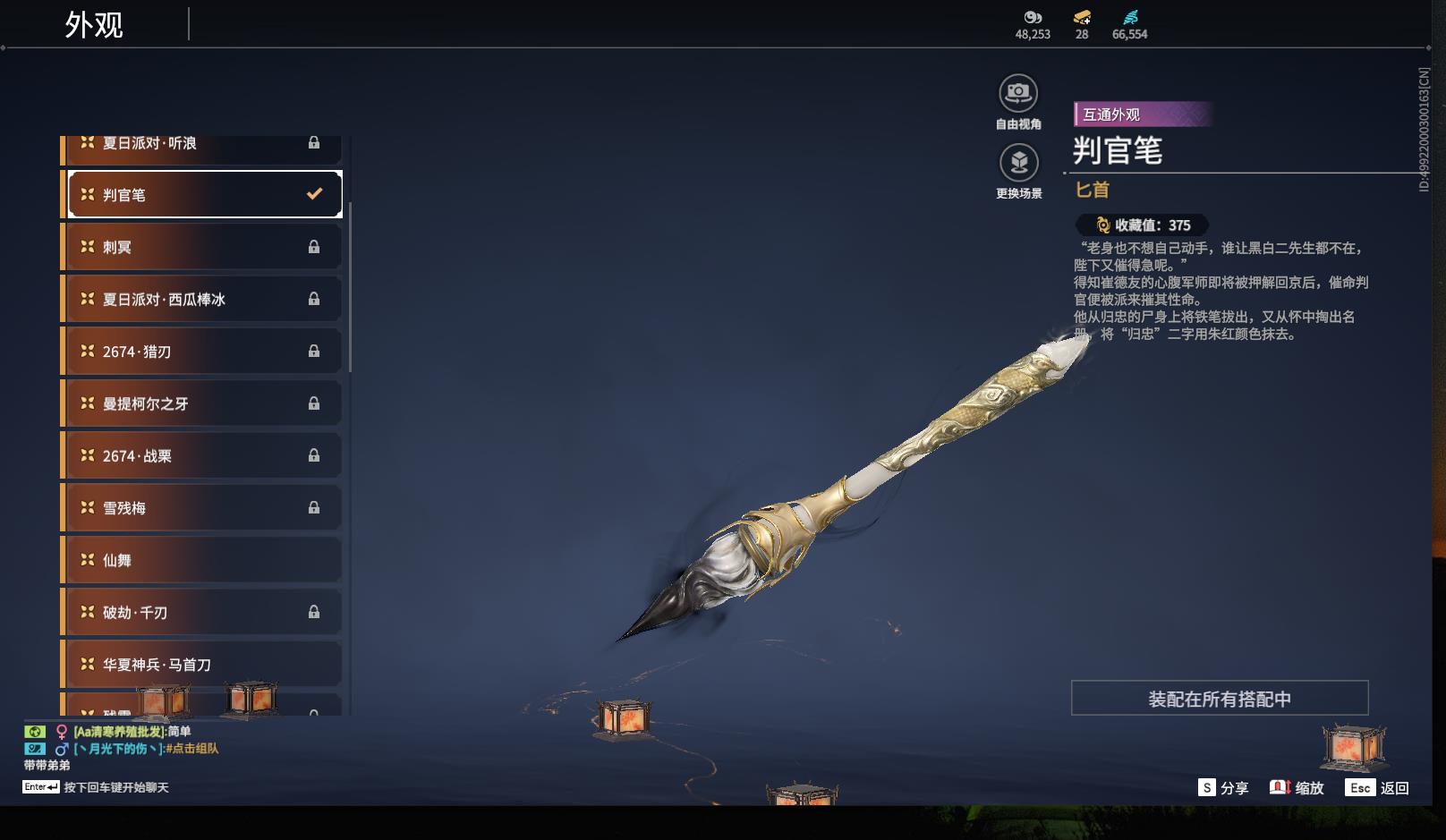Click the 装配在所有搭配中 equip button
Screen dimensions: 1446x840
pos(1219,699)
